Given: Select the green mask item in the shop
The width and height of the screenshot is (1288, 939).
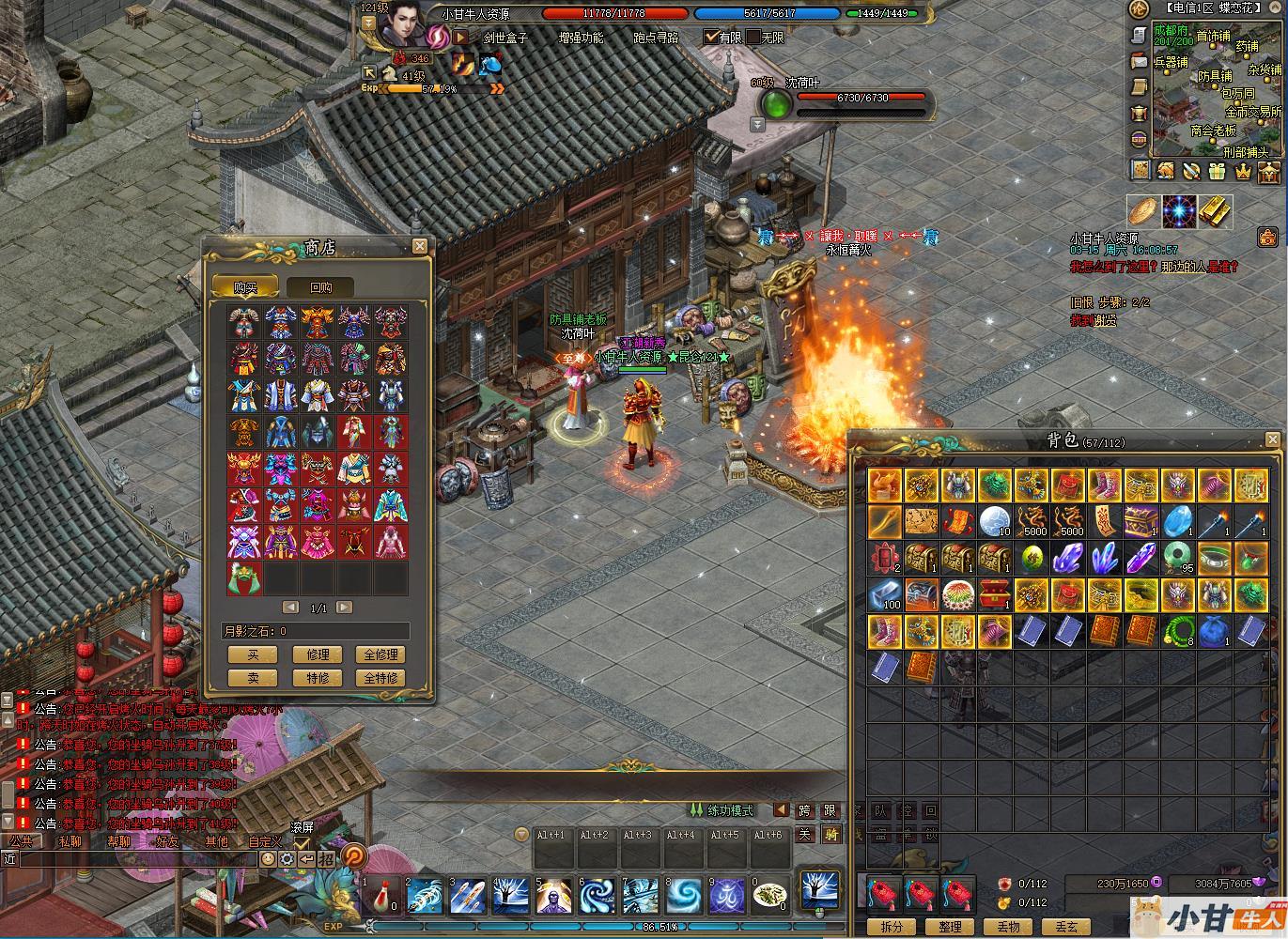Looking at the screenshot, I should pos(244,577).
